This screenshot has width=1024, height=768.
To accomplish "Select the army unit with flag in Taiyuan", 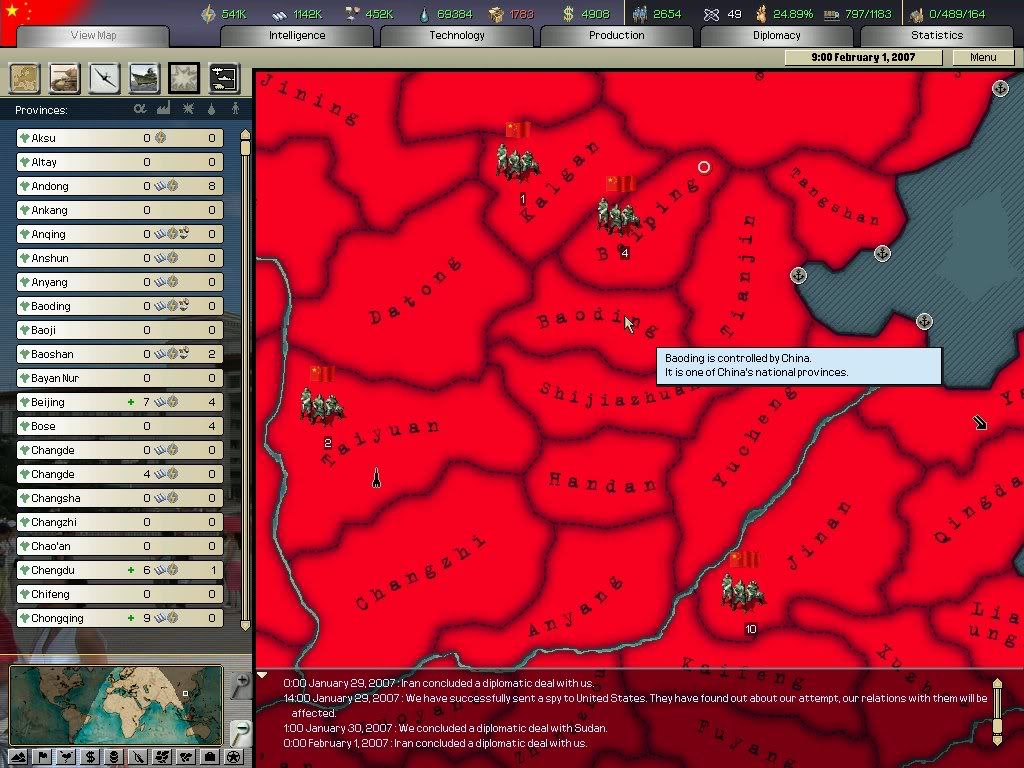I will [x=323, y=398].
